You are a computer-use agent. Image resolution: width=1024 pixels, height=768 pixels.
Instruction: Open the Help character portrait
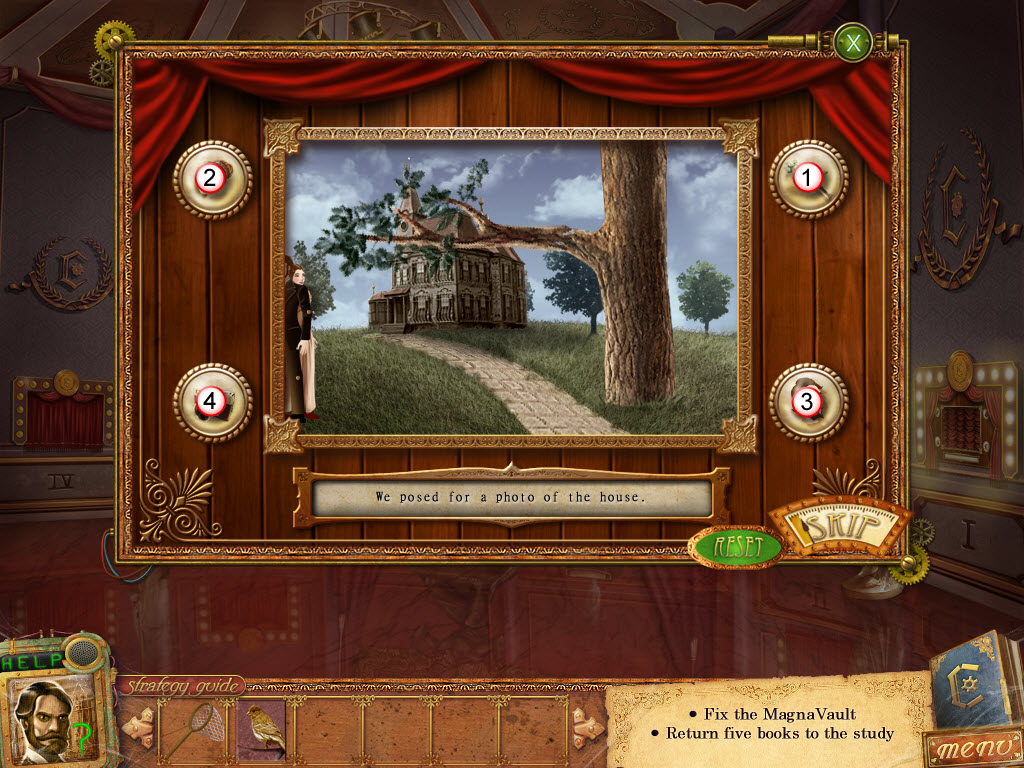[50, 714]
